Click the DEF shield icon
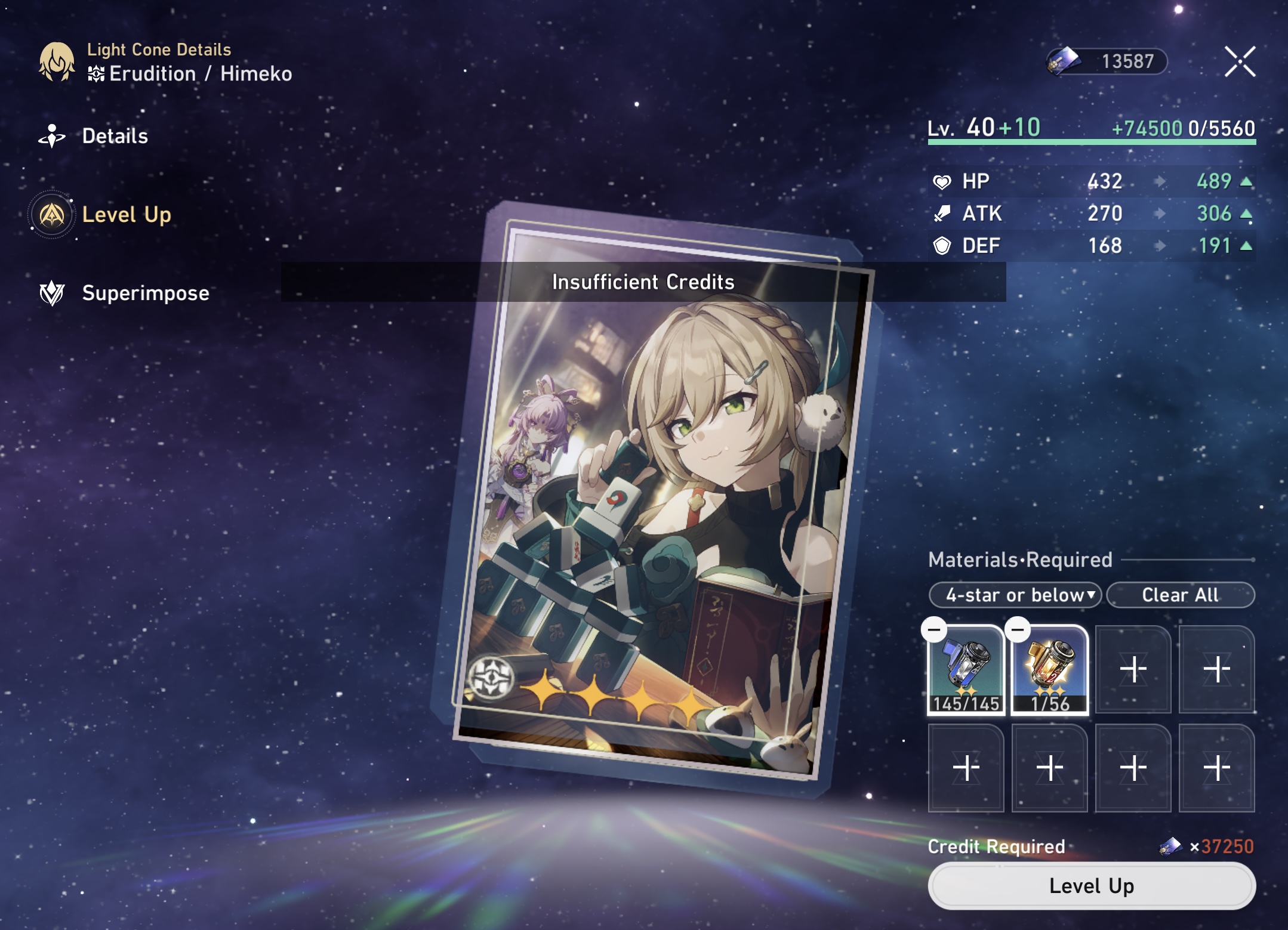Viewport: 1288px width, 930px height. [x=943, y=245]
